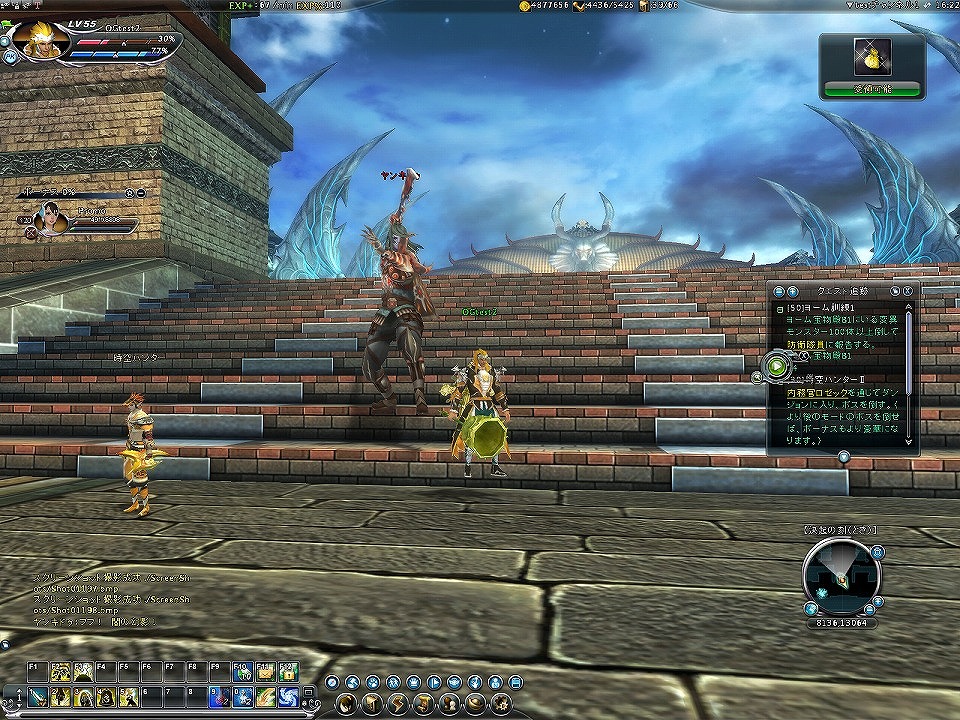Close the quest tracker panel
The width and height of the screenshot is (960, 720).
(906, 290)
